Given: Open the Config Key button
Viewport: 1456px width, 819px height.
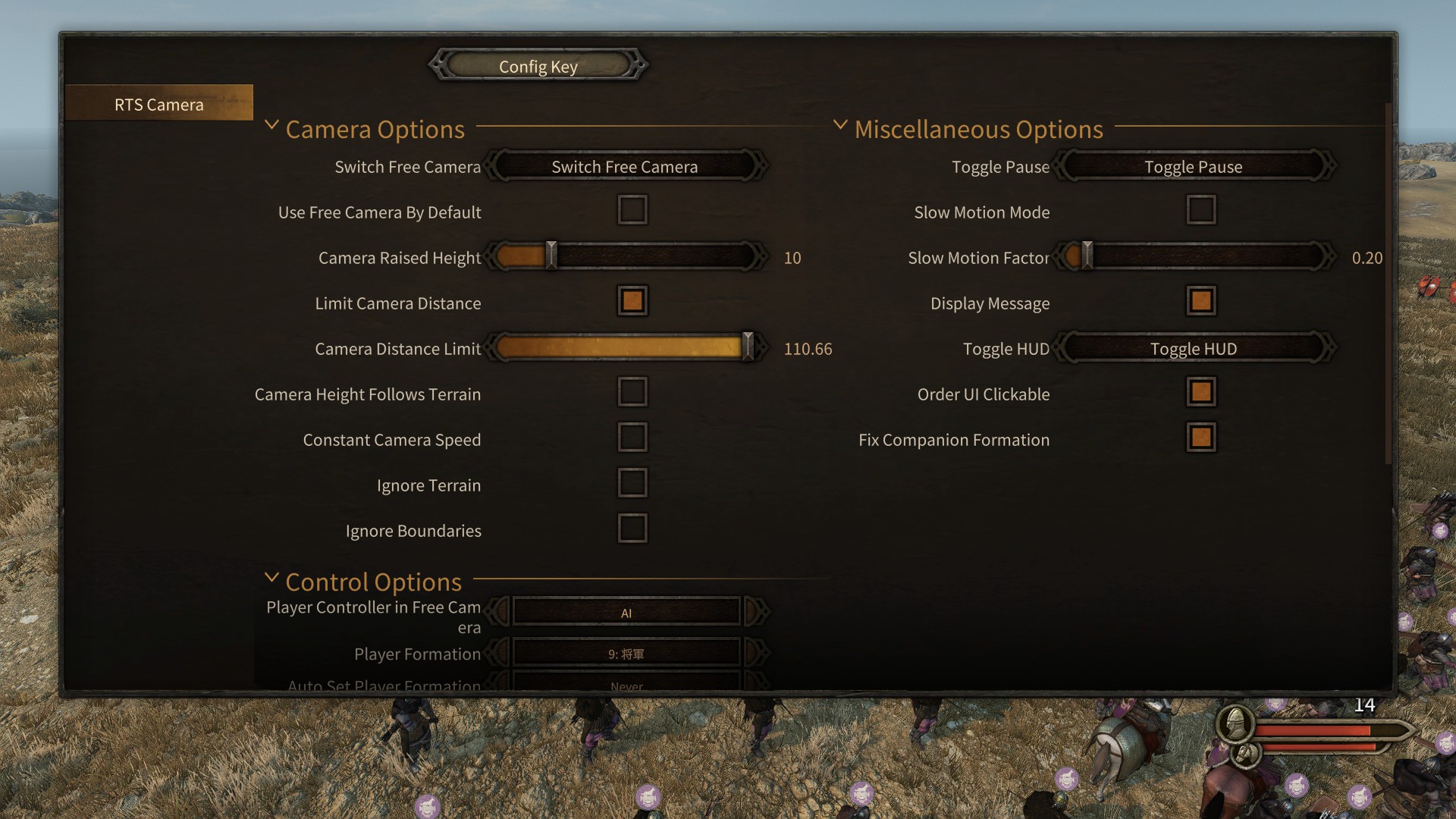Looking at the screenshot, I should pyautogui.click(x=538, y=66).
